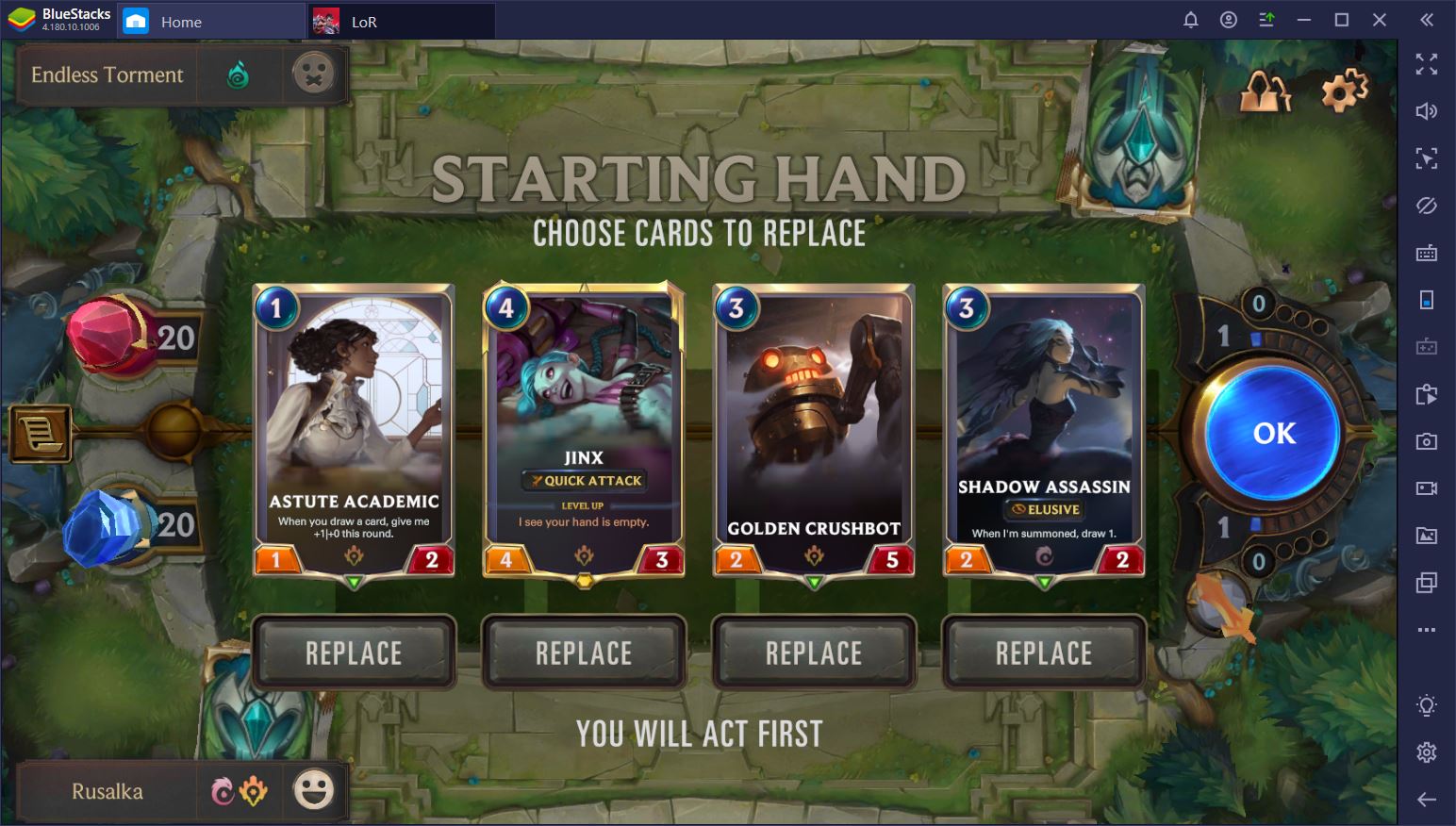Viewport: 1456px width, 826px height.
Task: Toggle the eye visibility icon in the sidebar
Action: [1427, 206]
